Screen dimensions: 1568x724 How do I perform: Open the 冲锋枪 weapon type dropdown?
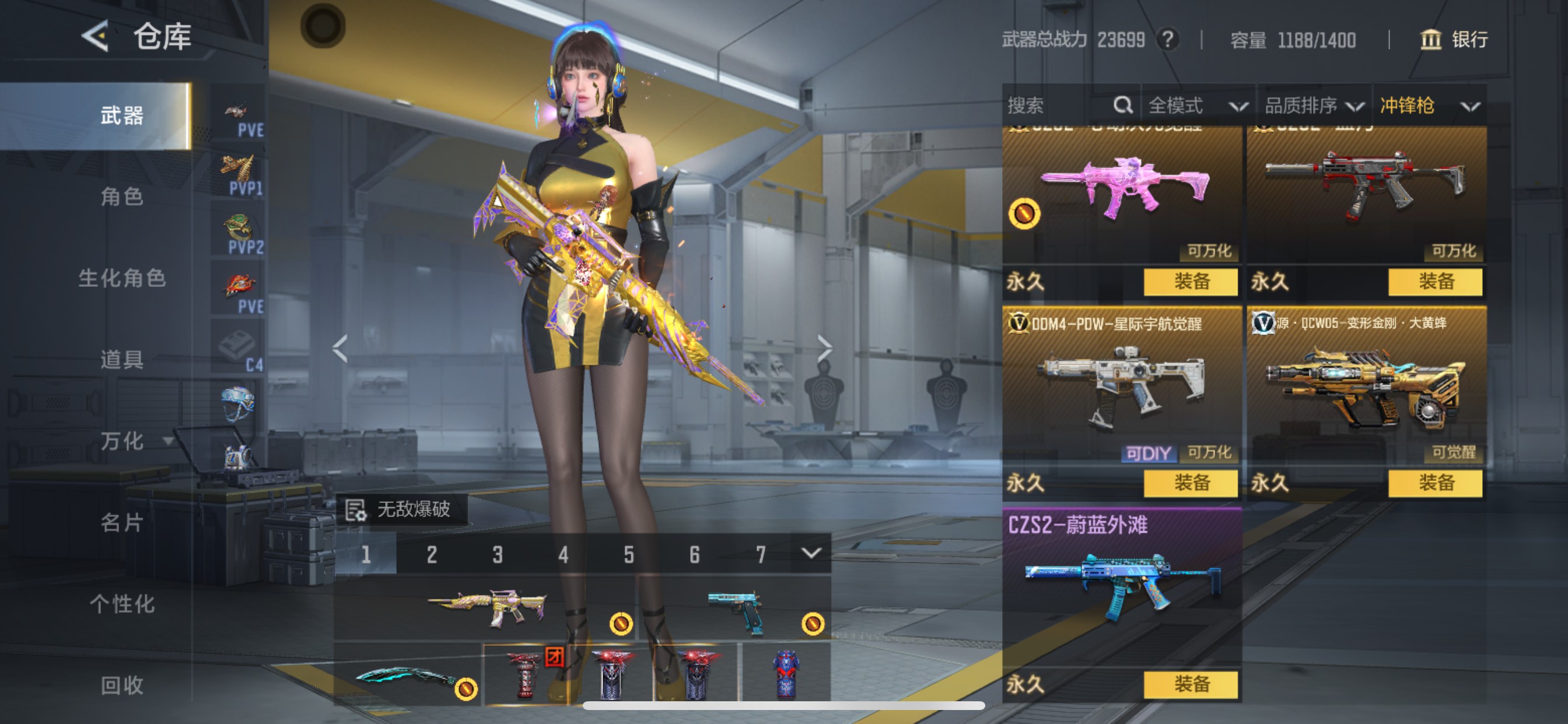tap(1429, 106)
